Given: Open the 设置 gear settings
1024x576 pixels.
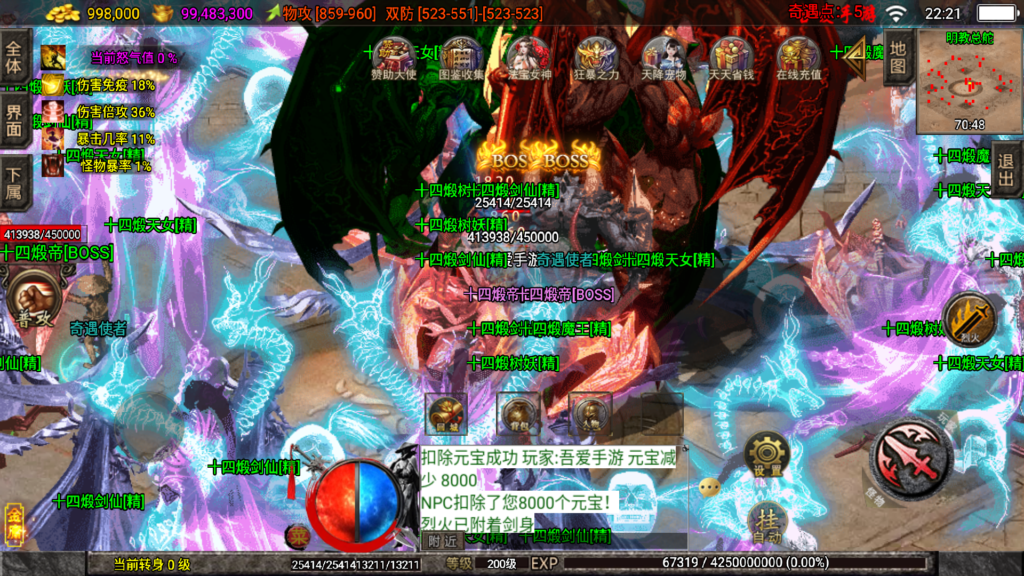Looking at the screenshot, I should tap(767, 457).
